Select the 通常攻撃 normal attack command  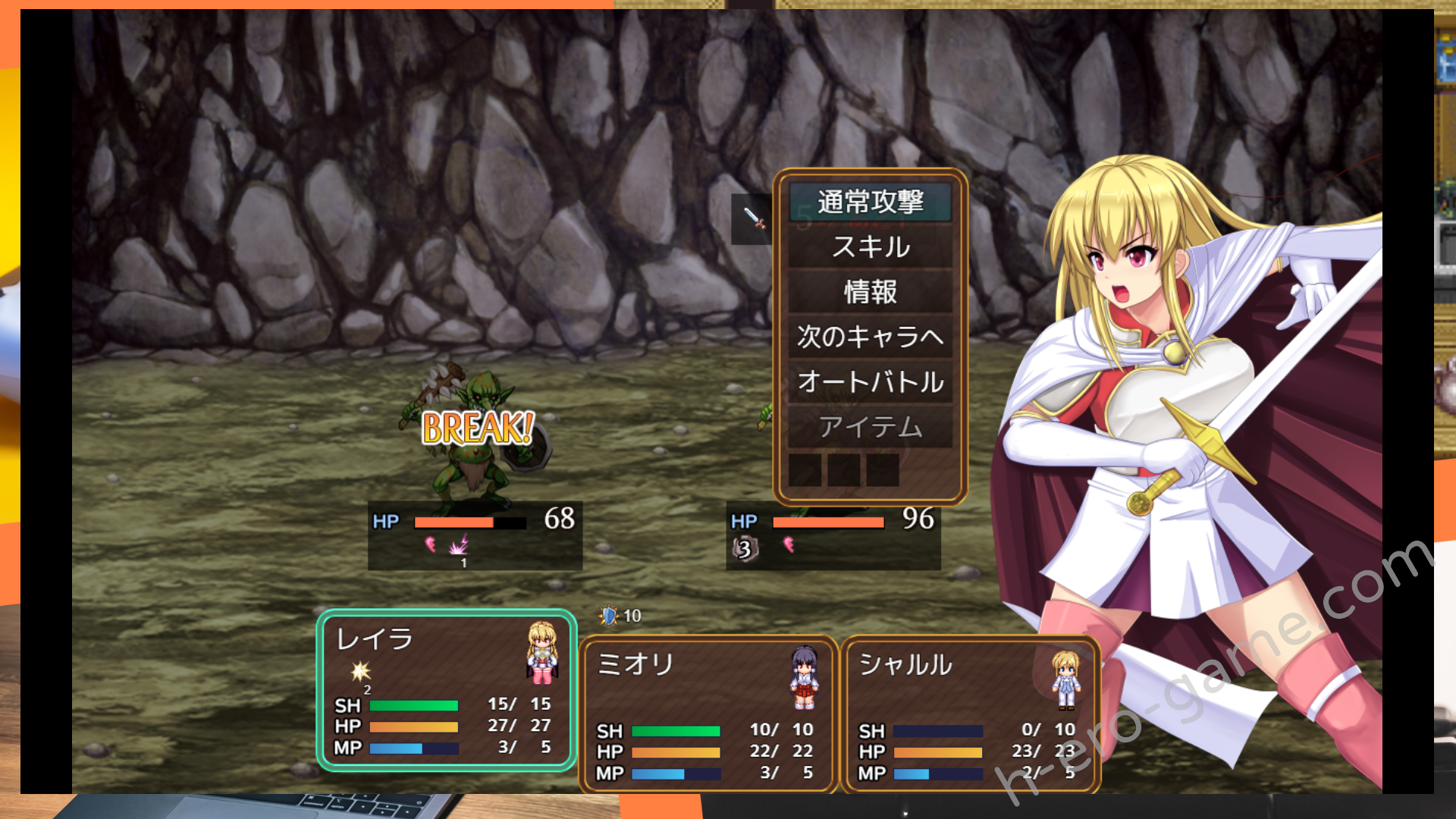(870, 202)
